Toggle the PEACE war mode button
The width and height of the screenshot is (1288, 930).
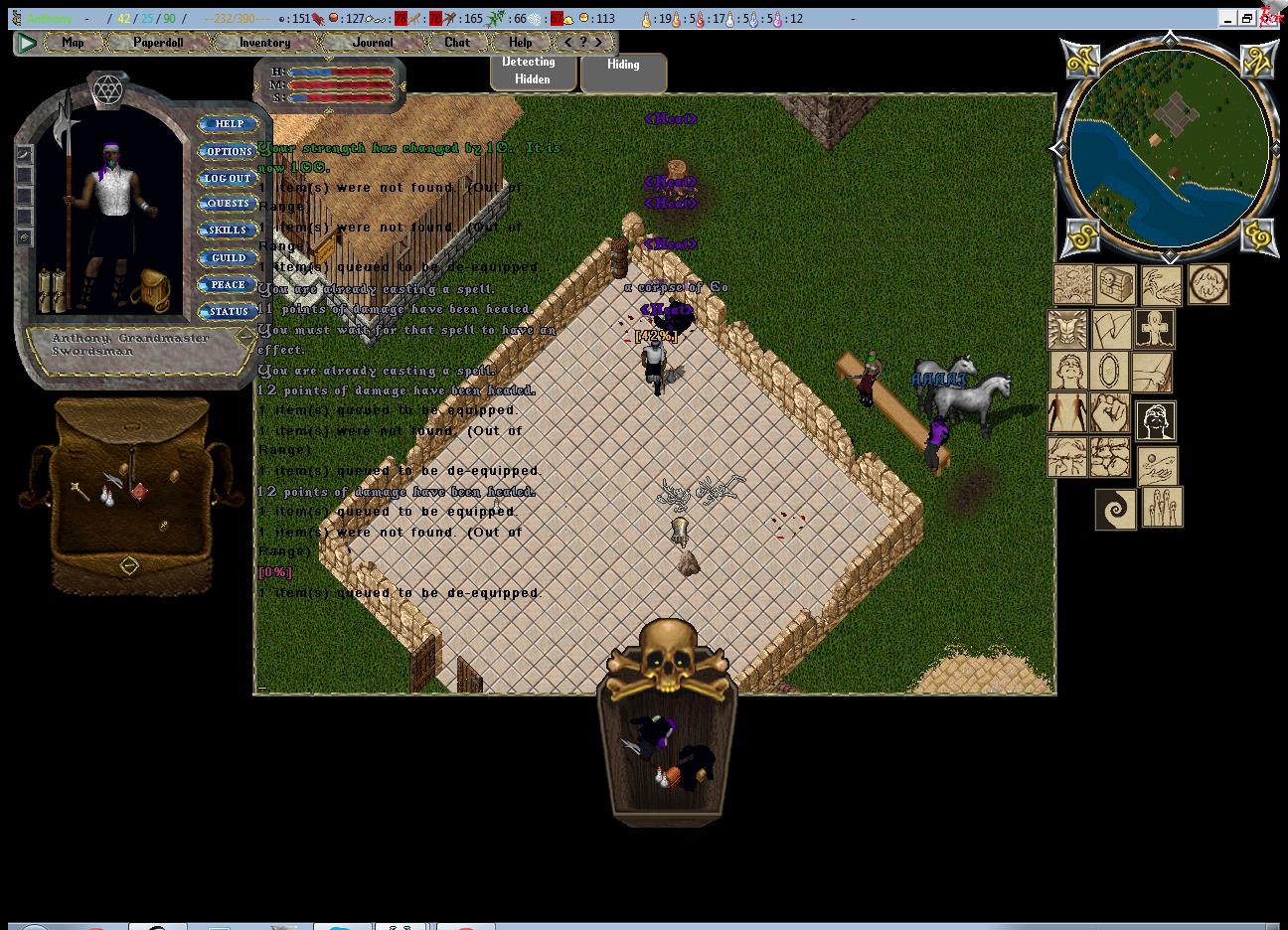tap(229, 284)
